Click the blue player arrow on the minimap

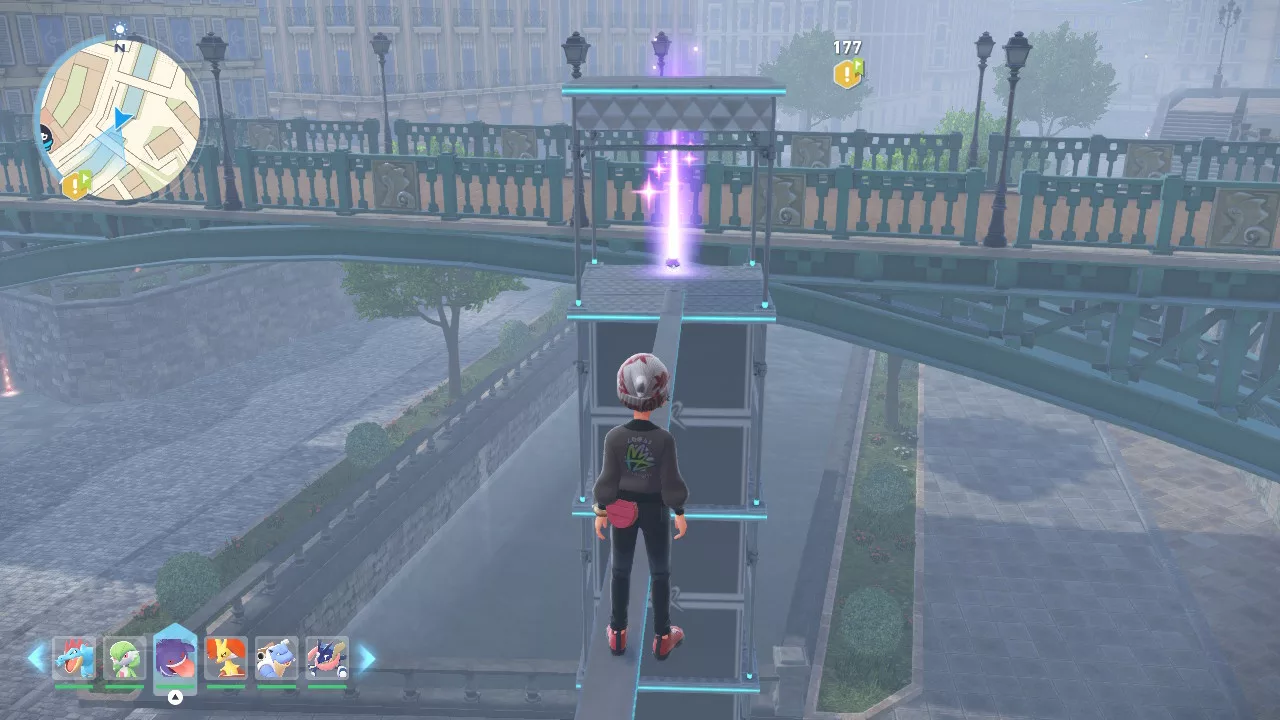click(121, 120)
